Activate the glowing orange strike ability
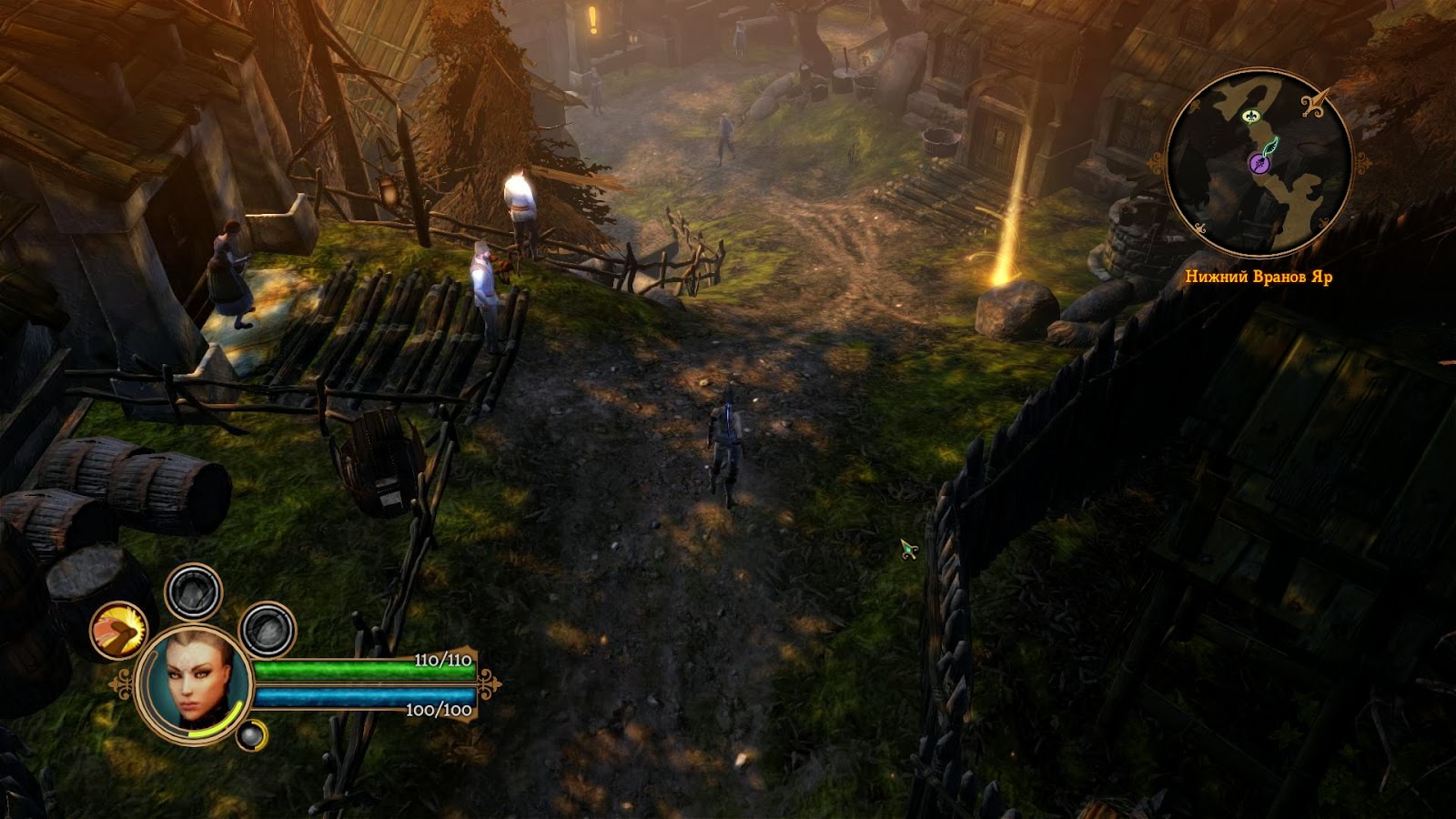This screenshot has width=1456, height=819. [119, 630]
